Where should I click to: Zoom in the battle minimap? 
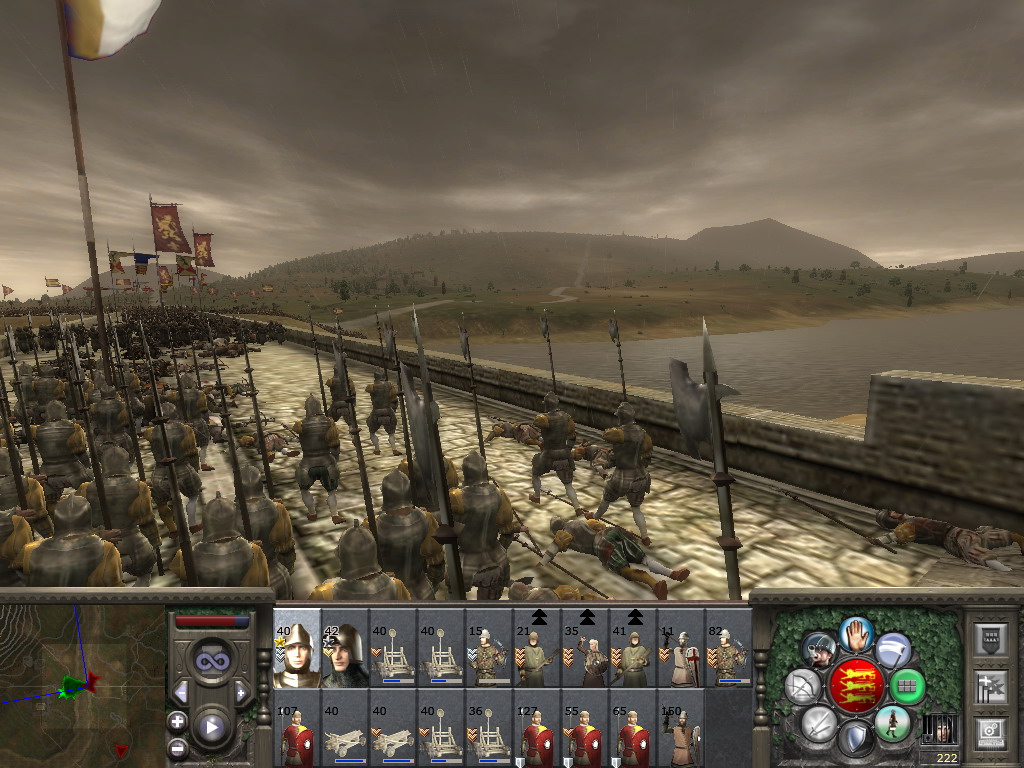(x=177, y=720)
